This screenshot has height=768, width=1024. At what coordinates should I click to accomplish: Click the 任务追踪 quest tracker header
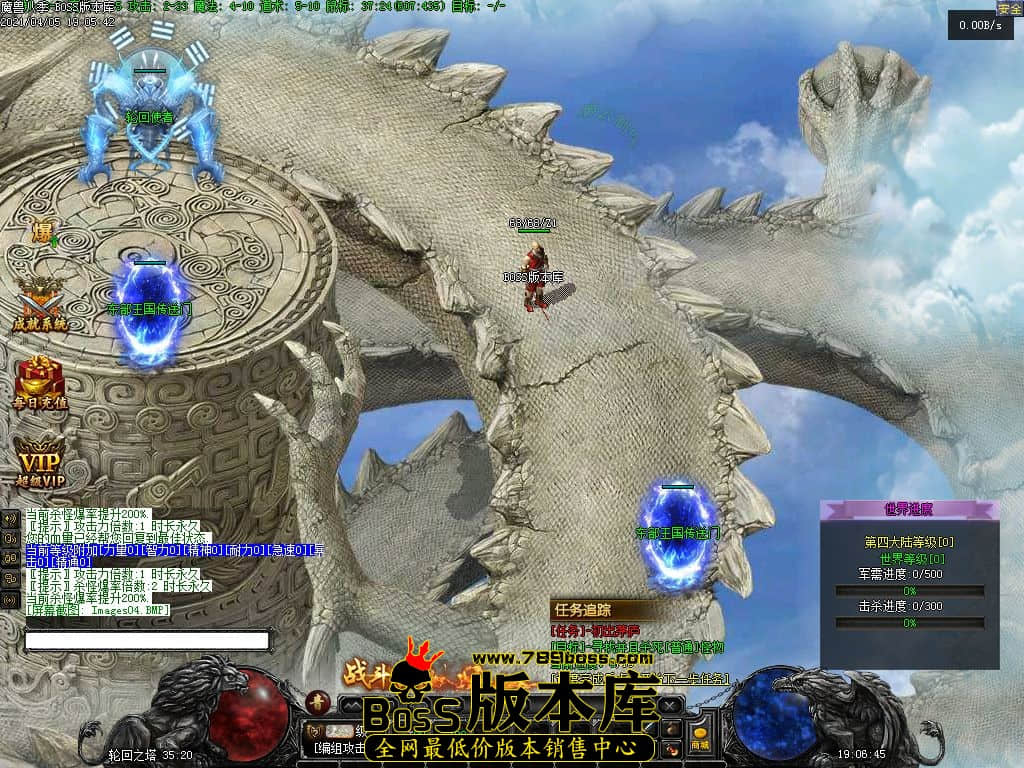582,609
